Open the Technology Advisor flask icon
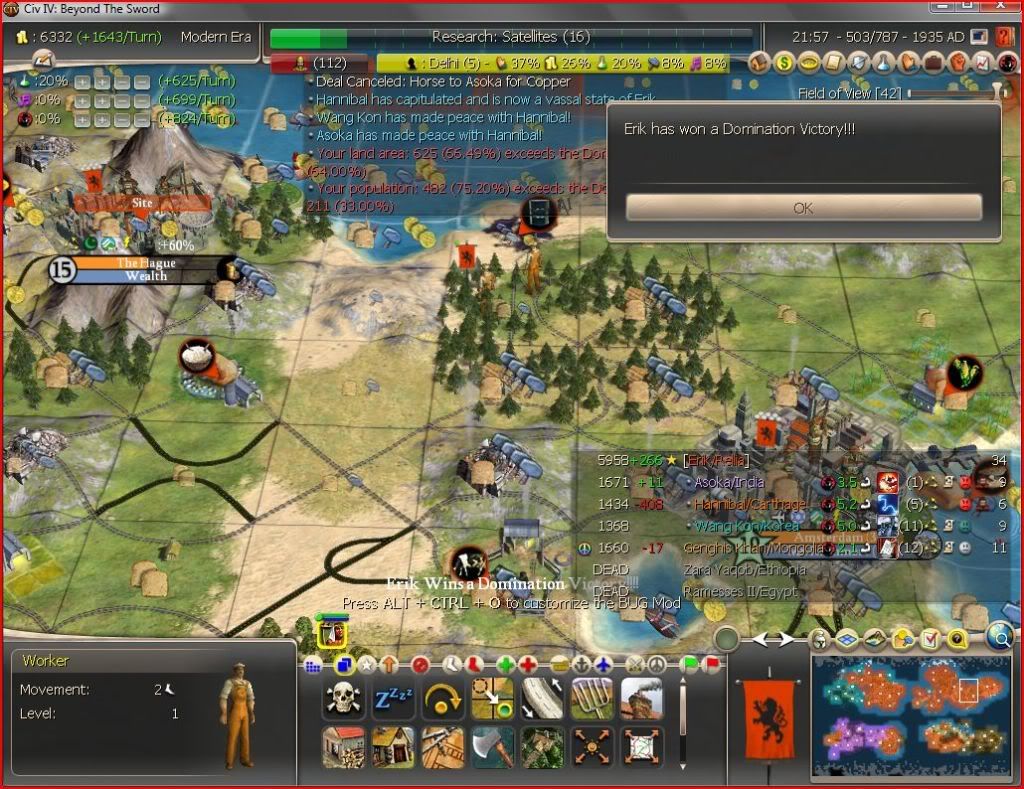1024x789 pixels. point(884,64)
